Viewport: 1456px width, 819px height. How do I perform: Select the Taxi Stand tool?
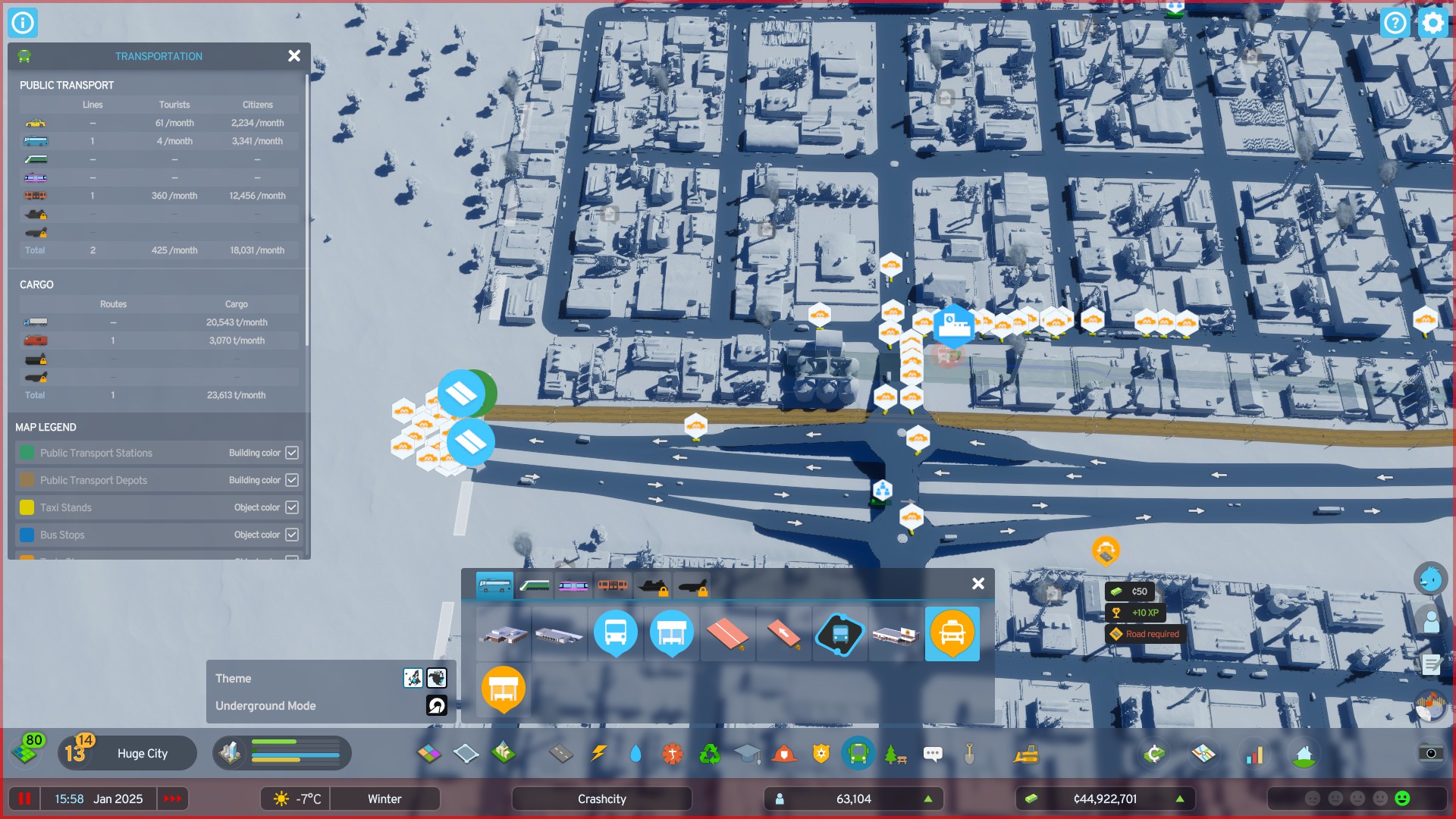(x=952, y=634)
